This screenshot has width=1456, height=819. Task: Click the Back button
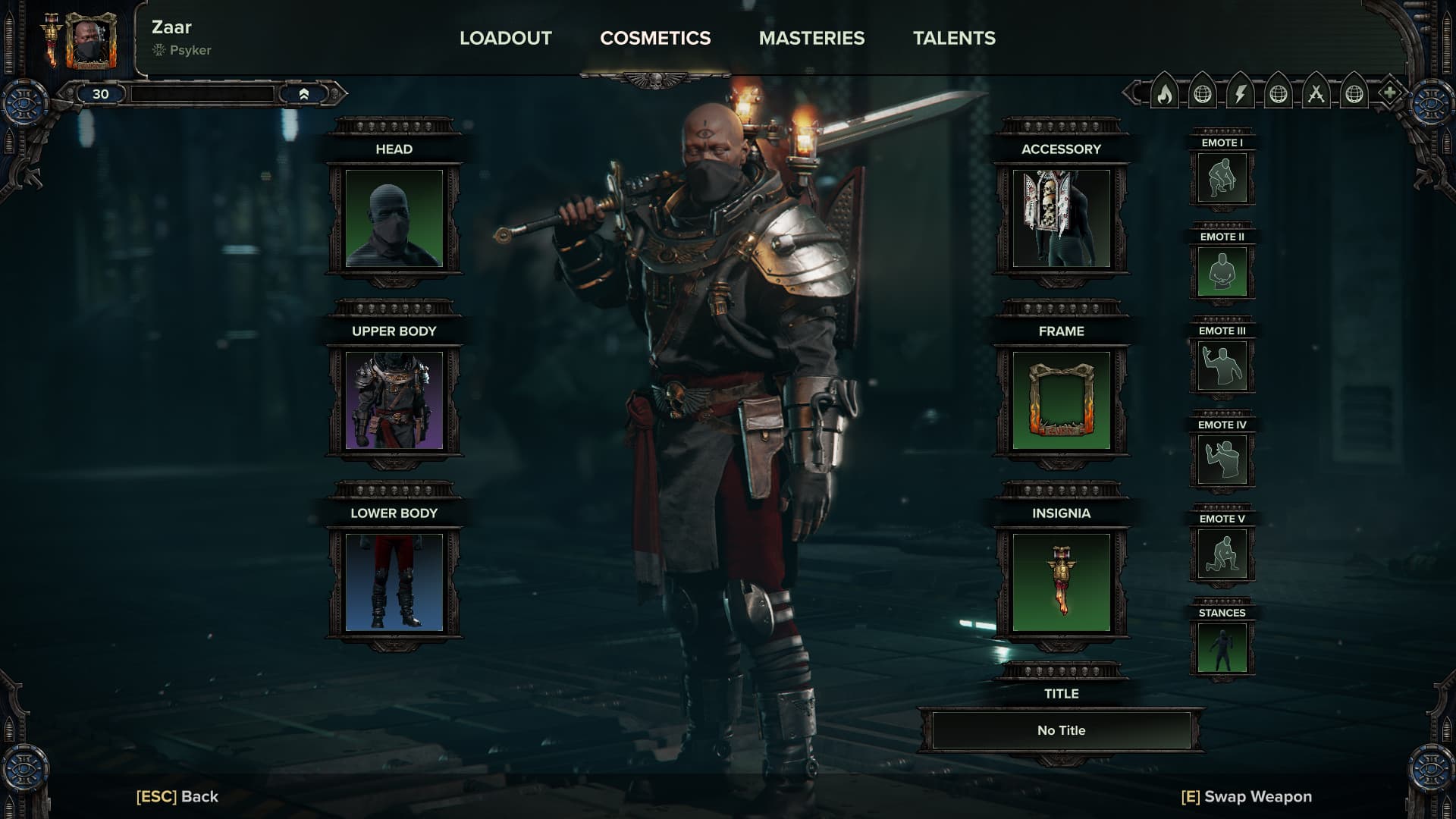click(x=177, y=796)
